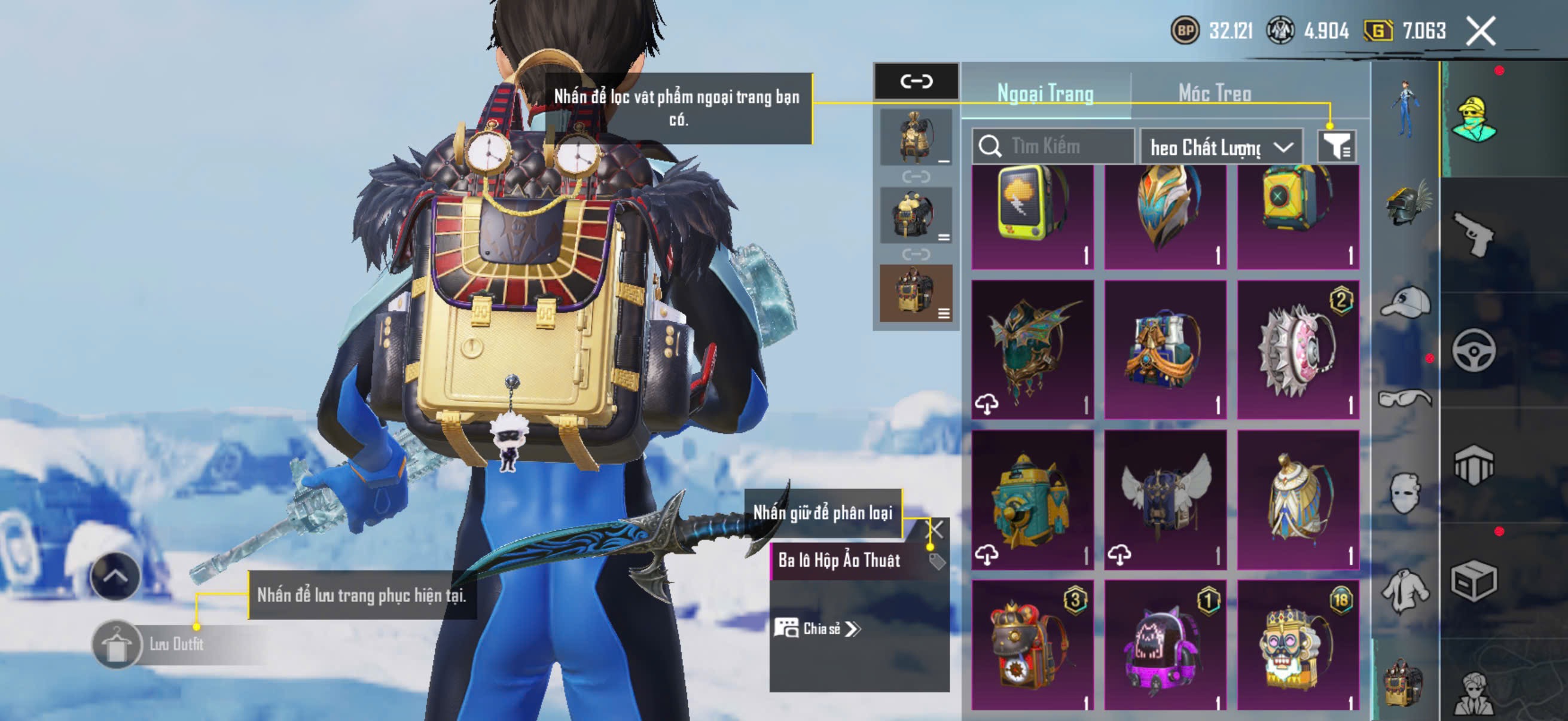
Task: Close the inventory screen with the X
Action: point(1480,31)
